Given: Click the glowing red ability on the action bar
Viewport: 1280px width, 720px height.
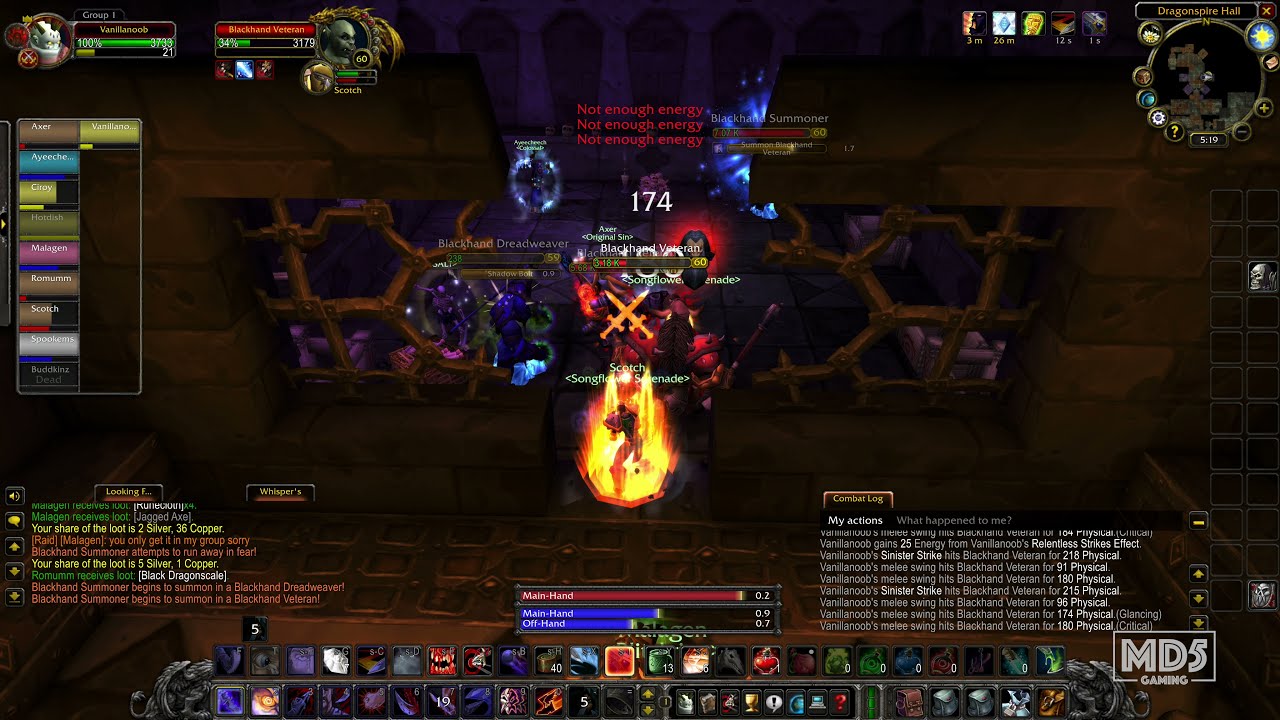Looking at the screenshot, I should (x=618, y=660).
